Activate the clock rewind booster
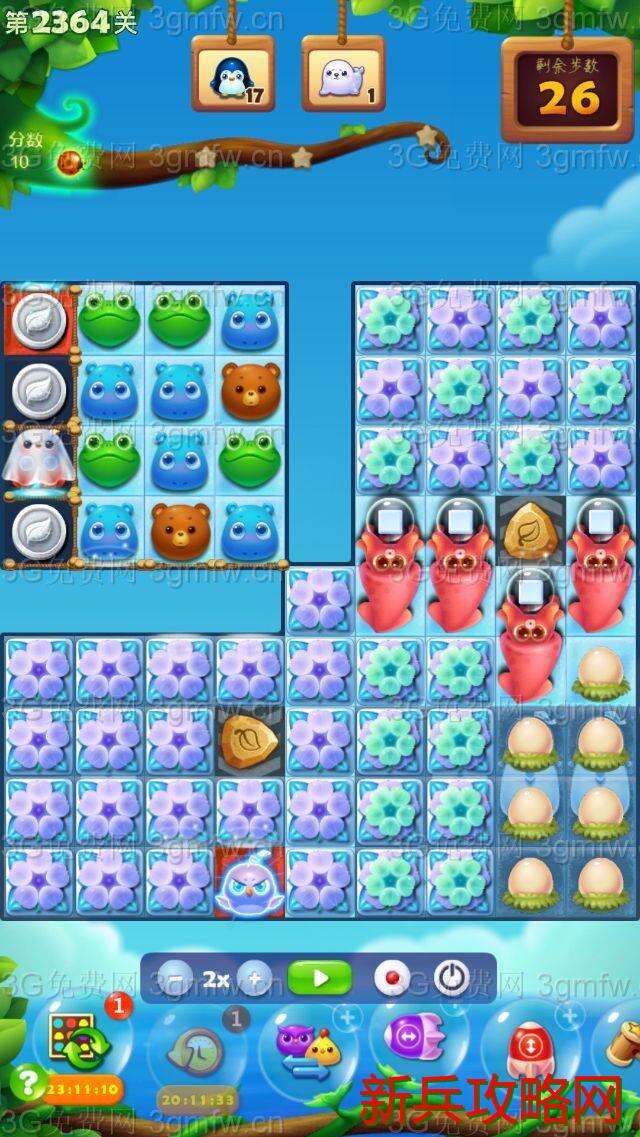640x1137 pixels. tap(196, 1050)
